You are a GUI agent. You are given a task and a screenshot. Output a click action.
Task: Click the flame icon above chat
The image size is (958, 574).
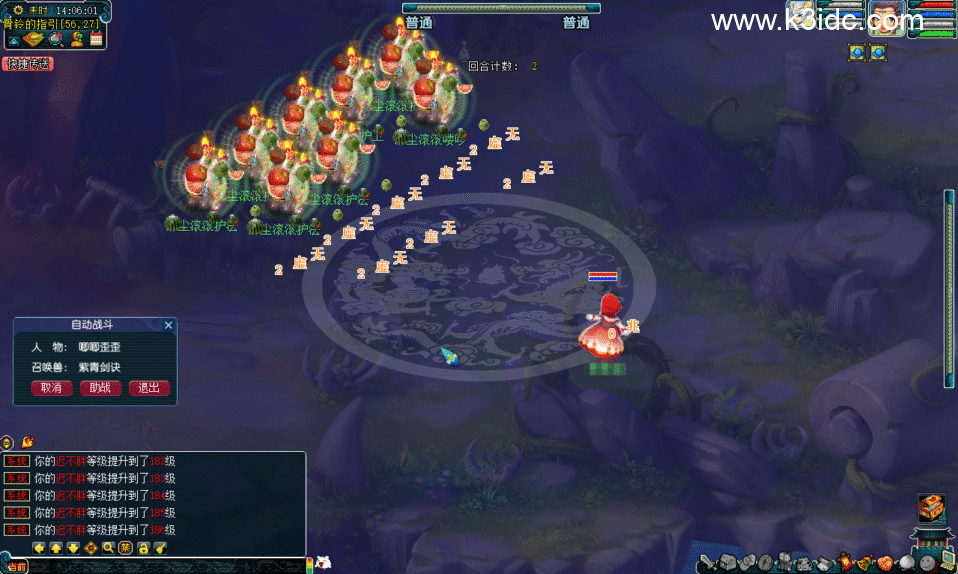27,441
